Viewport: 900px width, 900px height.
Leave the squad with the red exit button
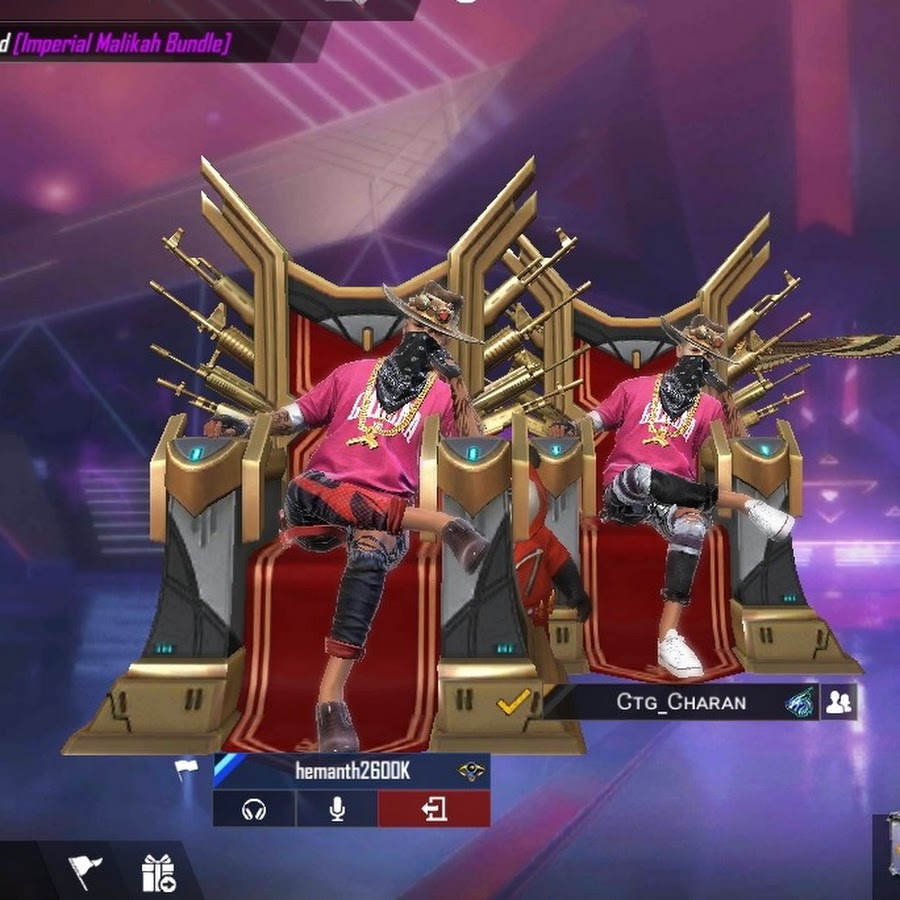point(434,809)
